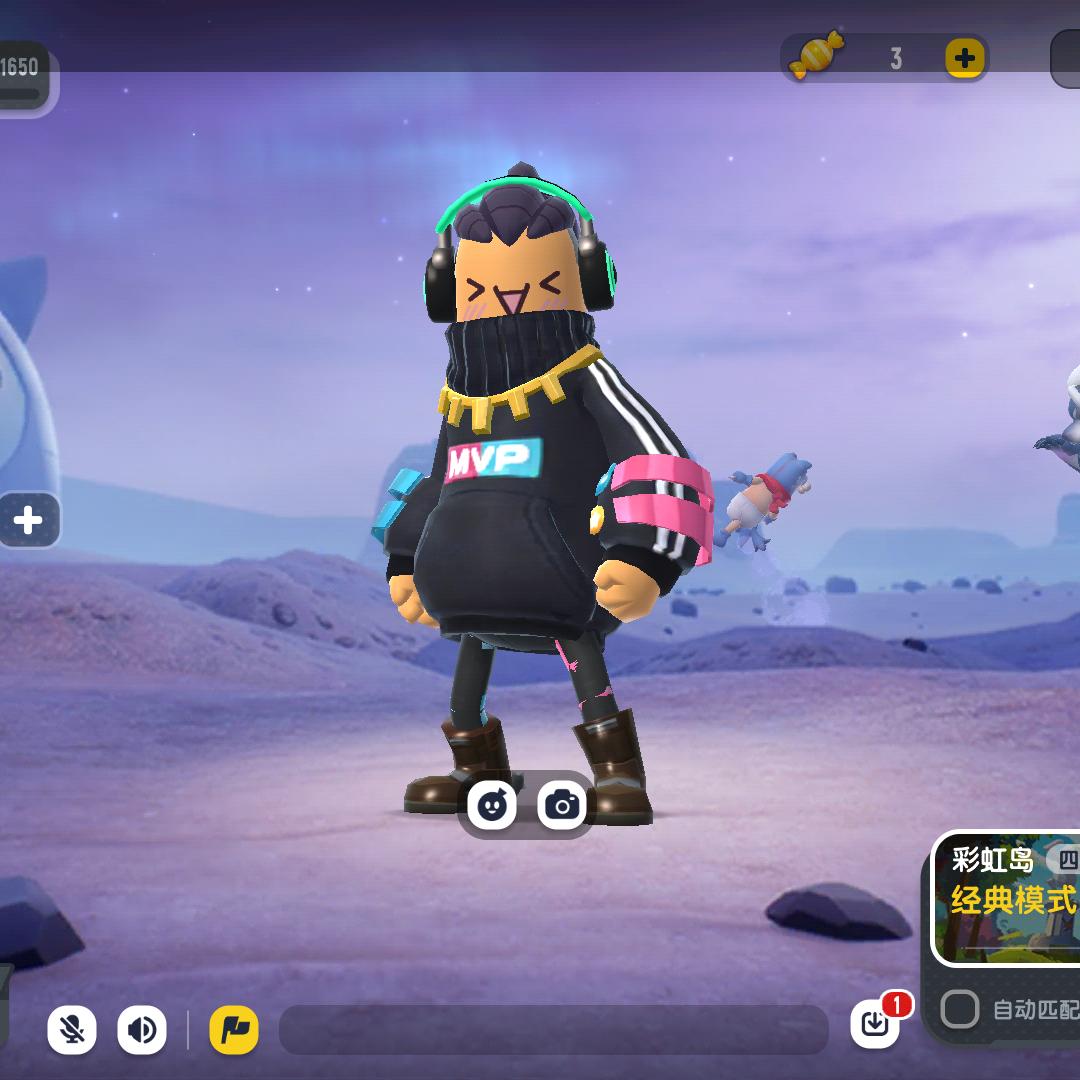Click the chat input bar

pos(553,1030)
